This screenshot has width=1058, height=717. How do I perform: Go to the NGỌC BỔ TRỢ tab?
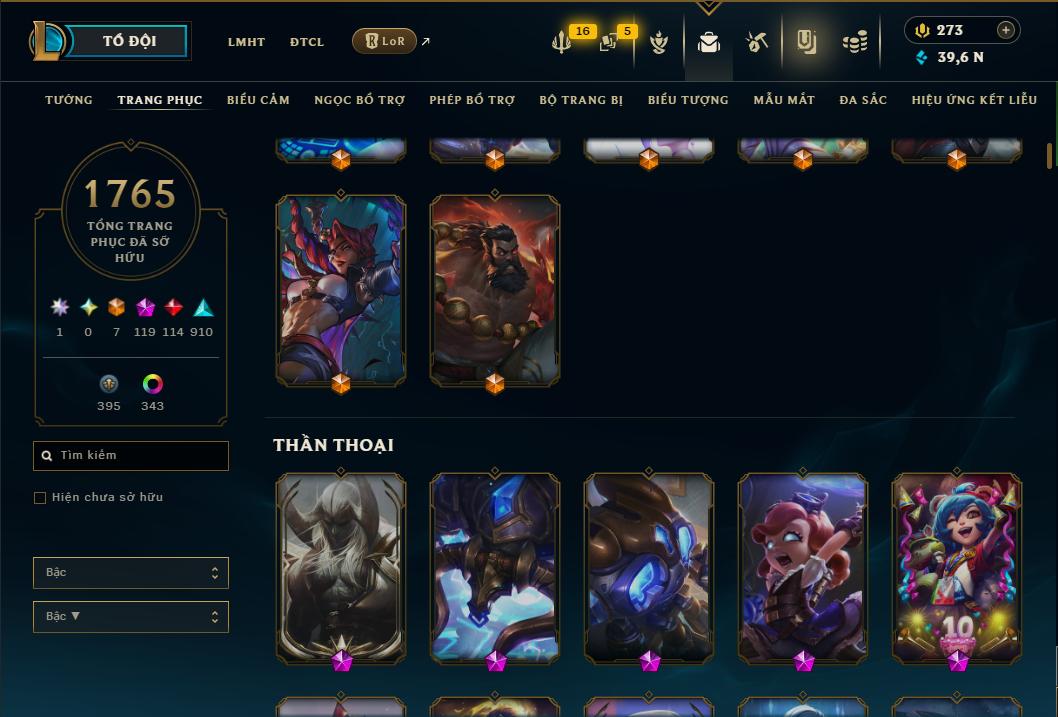coord(359,100)
